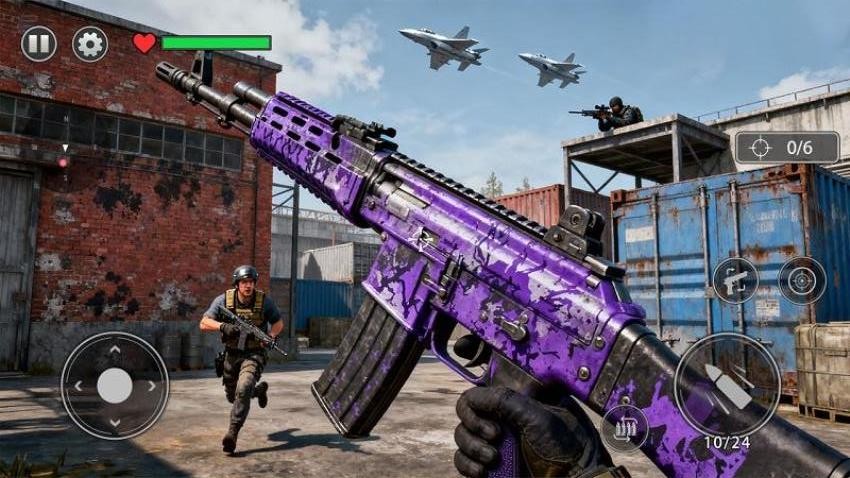The height and width of the screenshot is (478, 850).
Task: Switch weapon using the pistol swap icon
Action: pos(735,281)
